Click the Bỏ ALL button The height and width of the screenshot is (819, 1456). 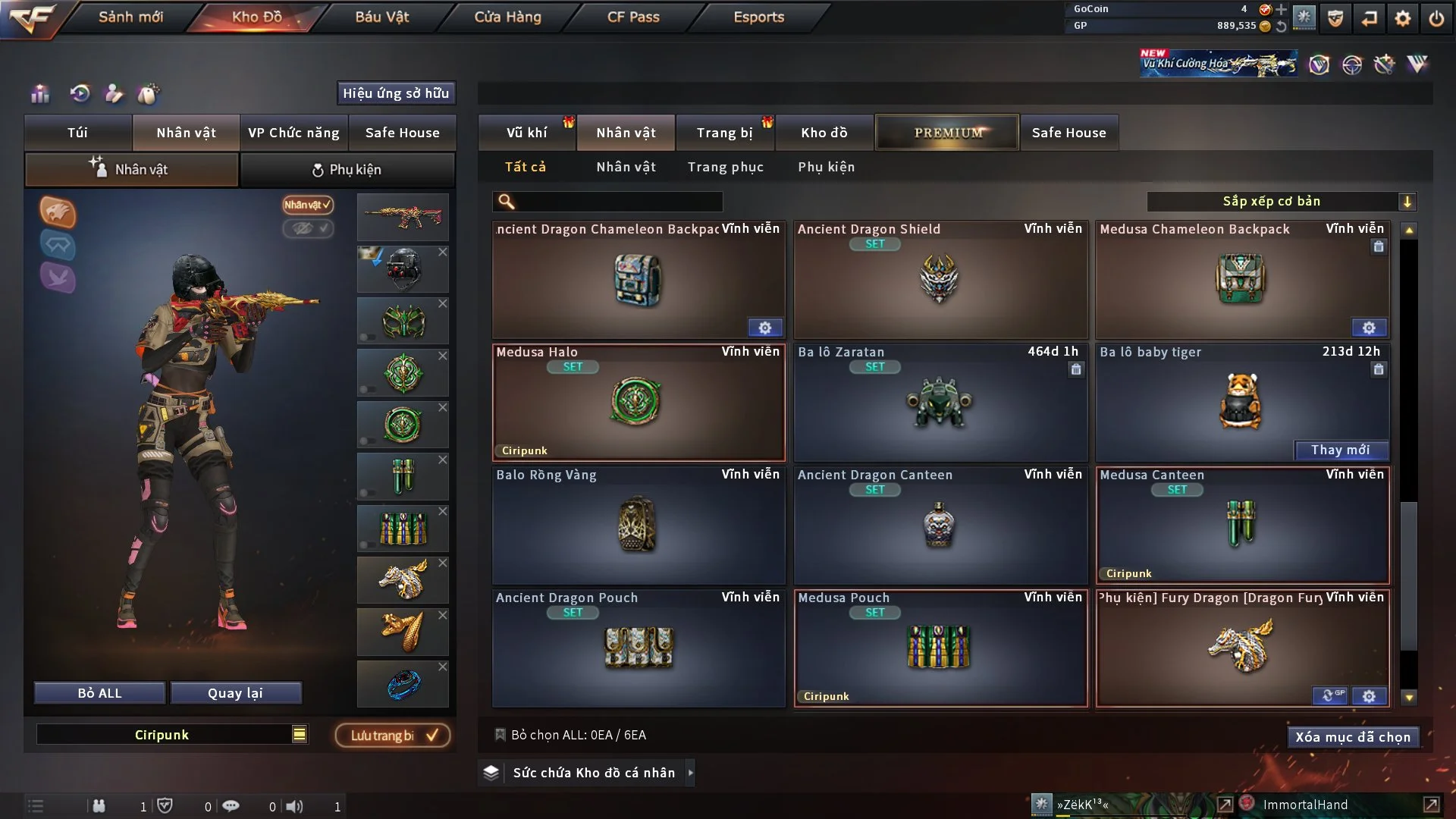(99, 693)
